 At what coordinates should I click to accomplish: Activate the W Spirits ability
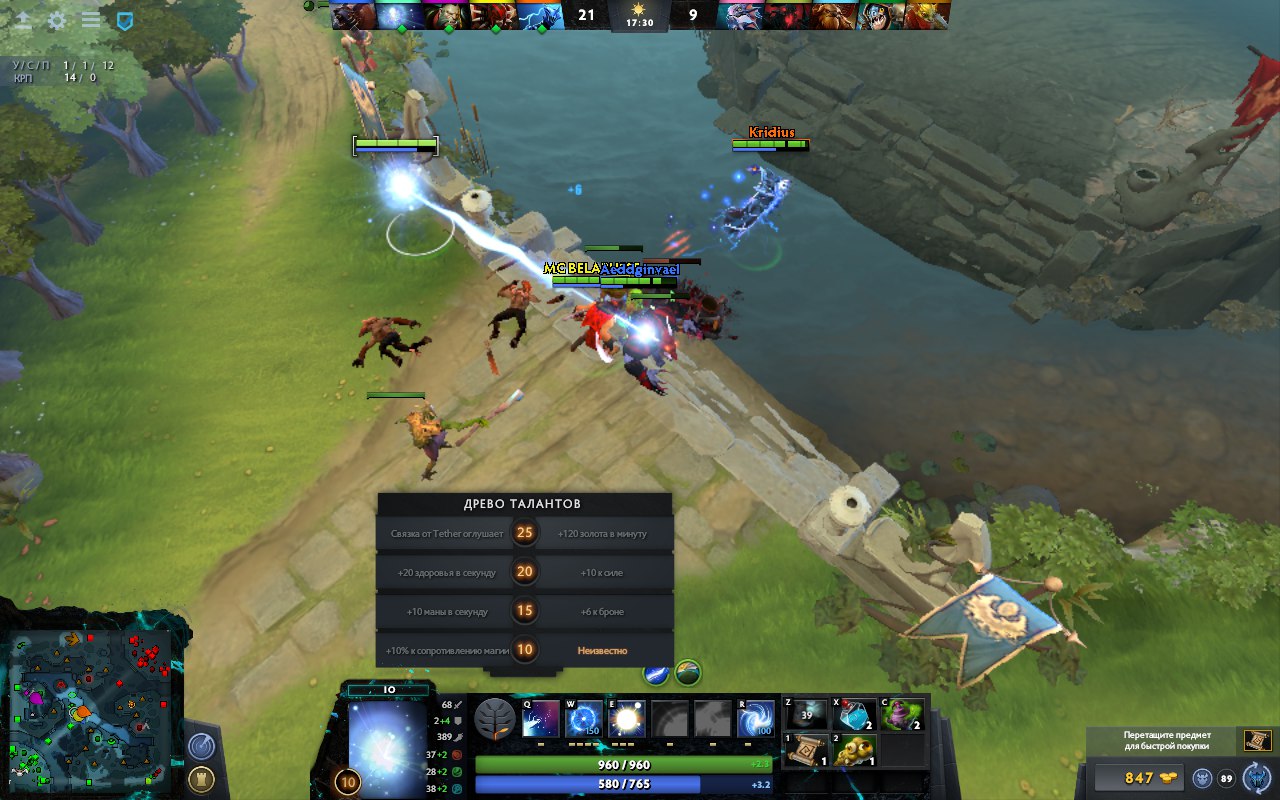click(x=584, y=719)
